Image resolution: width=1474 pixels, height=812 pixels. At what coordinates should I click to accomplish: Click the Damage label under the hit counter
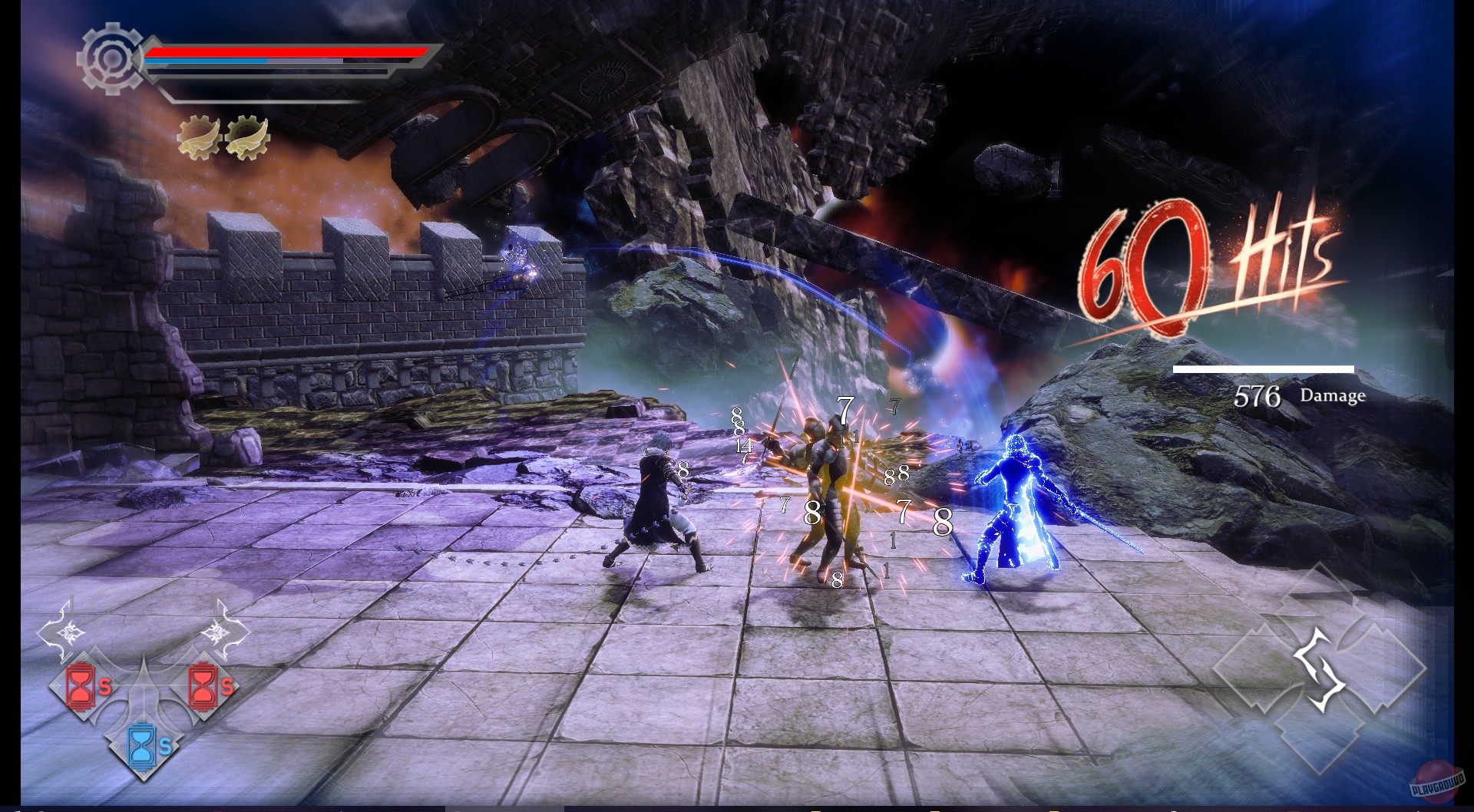tap(1332, 398)
